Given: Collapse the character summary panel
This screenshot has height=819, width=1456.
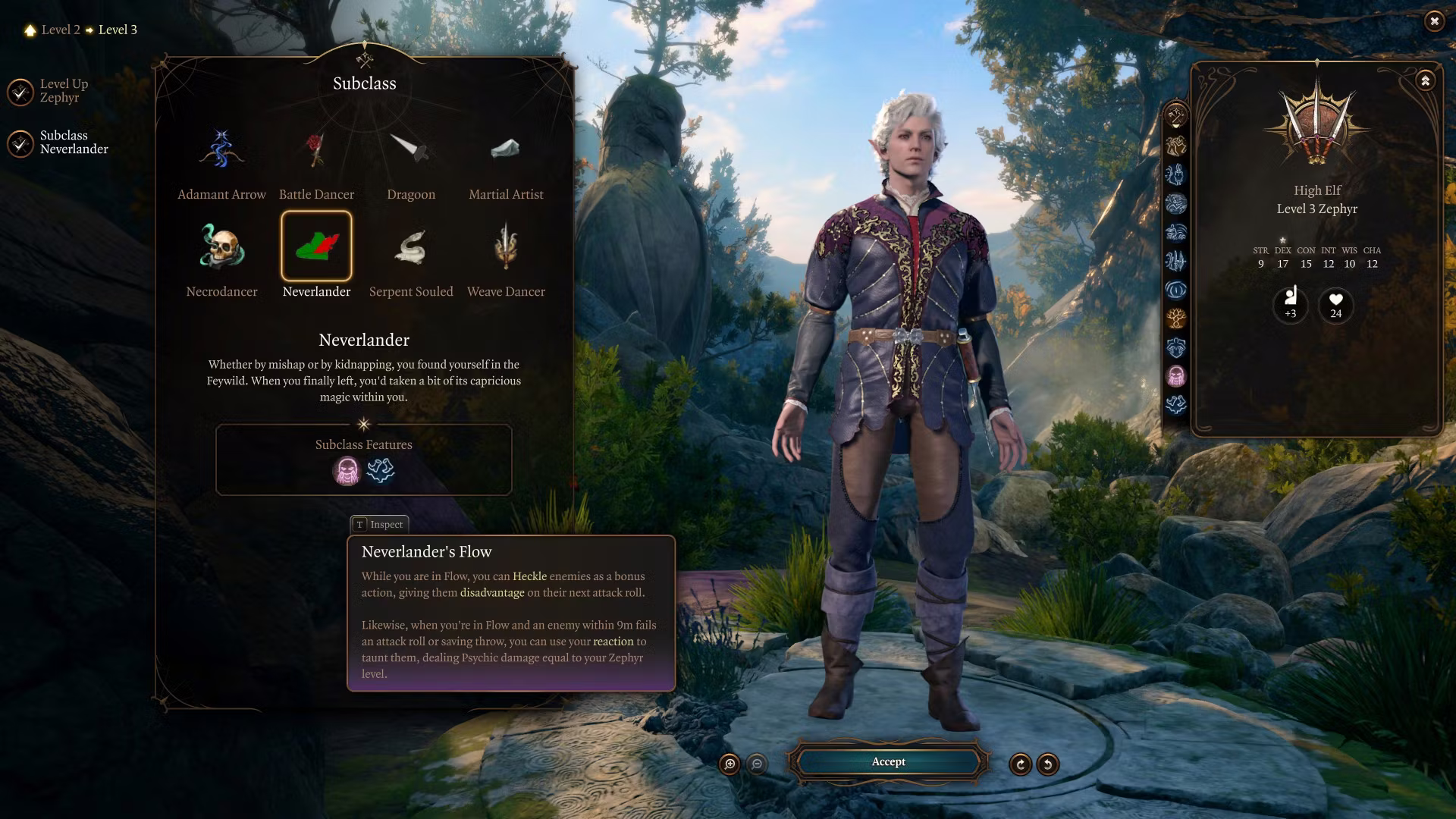Looking at the screenshot, I should pos(1425,81).
